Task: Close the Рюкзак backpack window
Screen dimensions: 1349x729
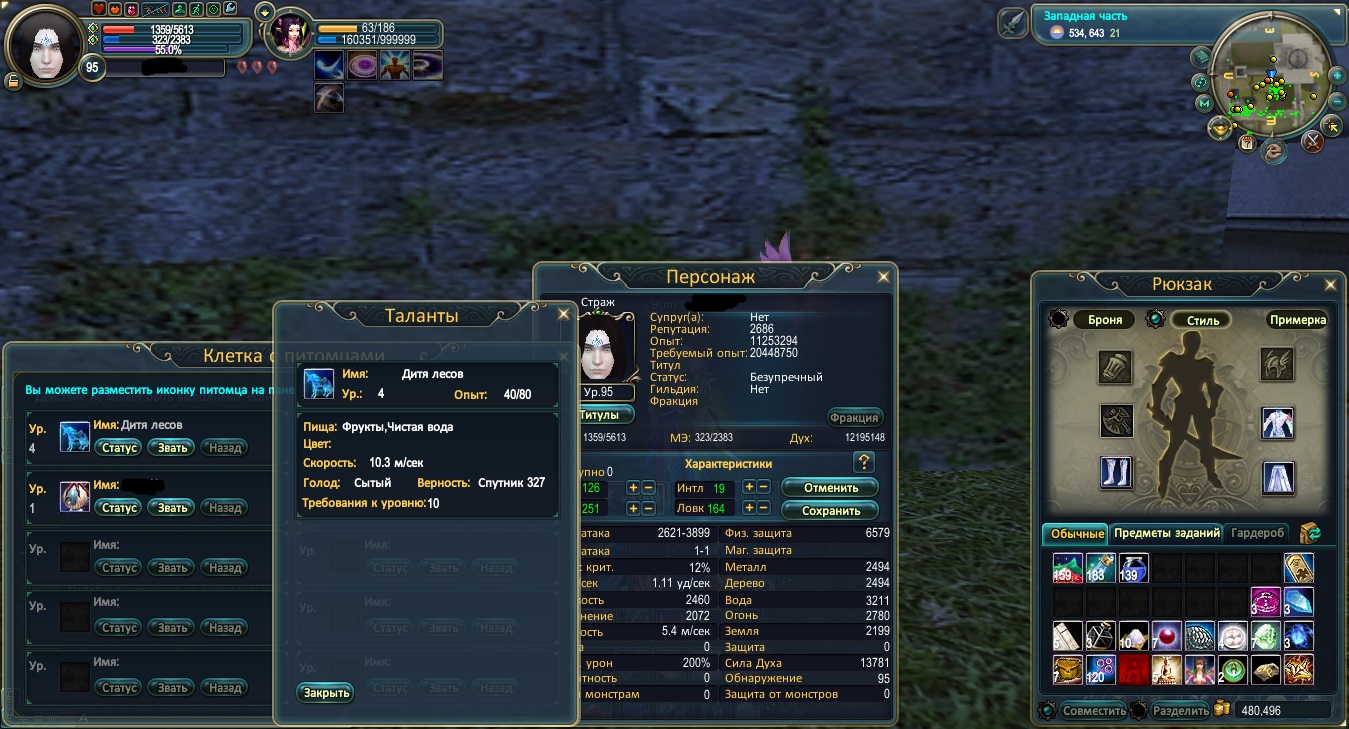Action: 1329,284
